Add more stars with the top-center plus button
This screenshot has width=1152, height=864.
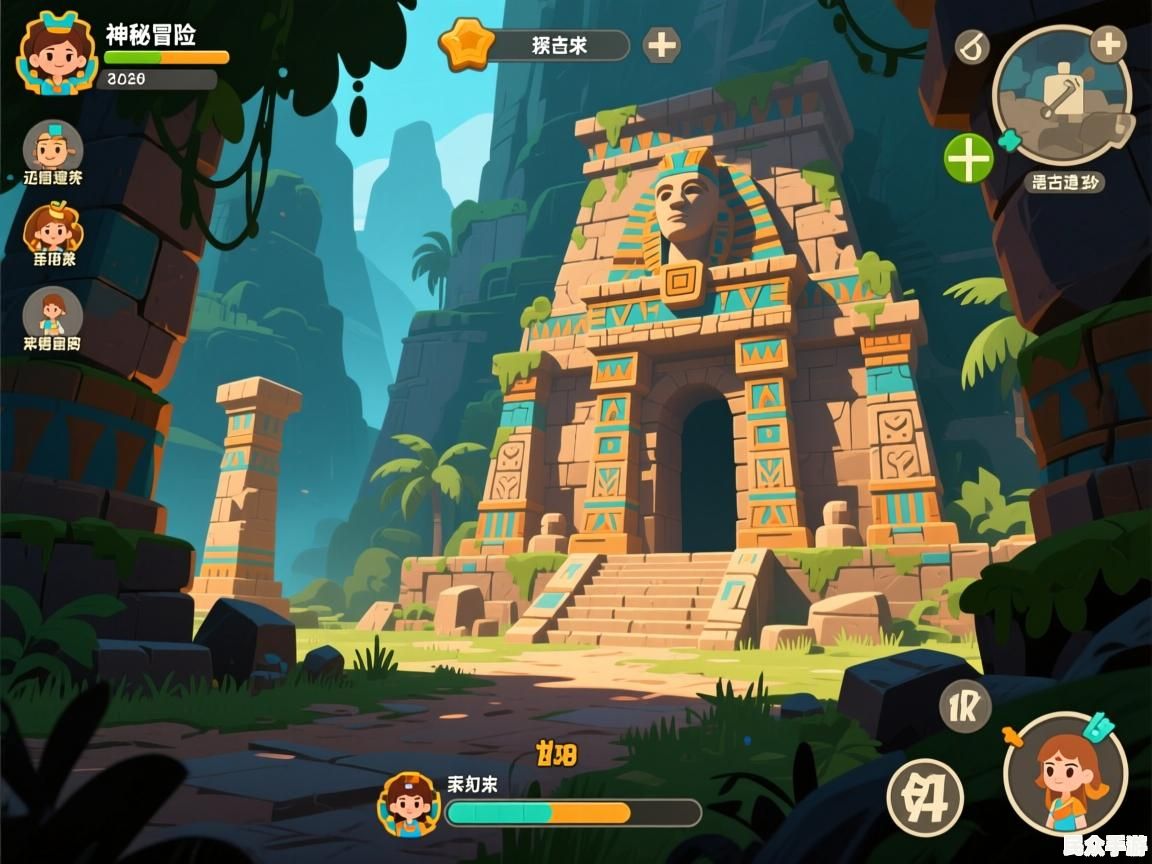[x=661, y=45]
